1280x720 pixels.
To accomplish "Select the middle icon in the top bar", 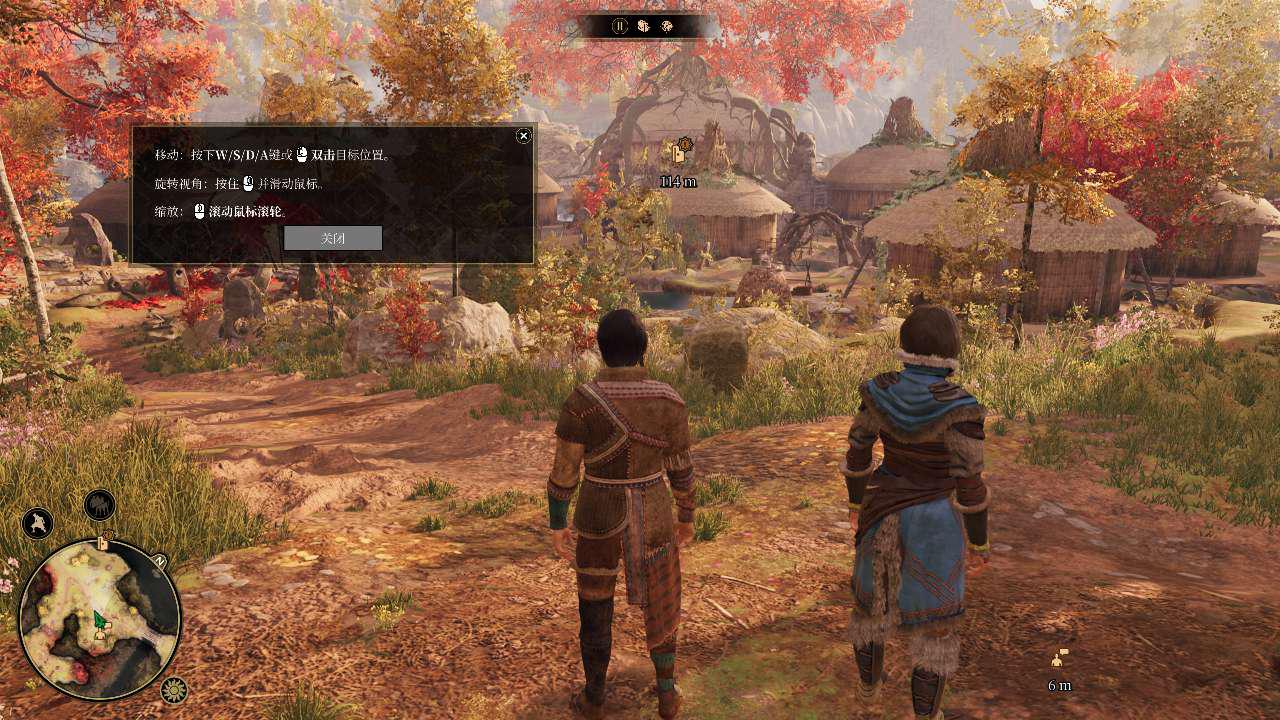I will point(644,26).
